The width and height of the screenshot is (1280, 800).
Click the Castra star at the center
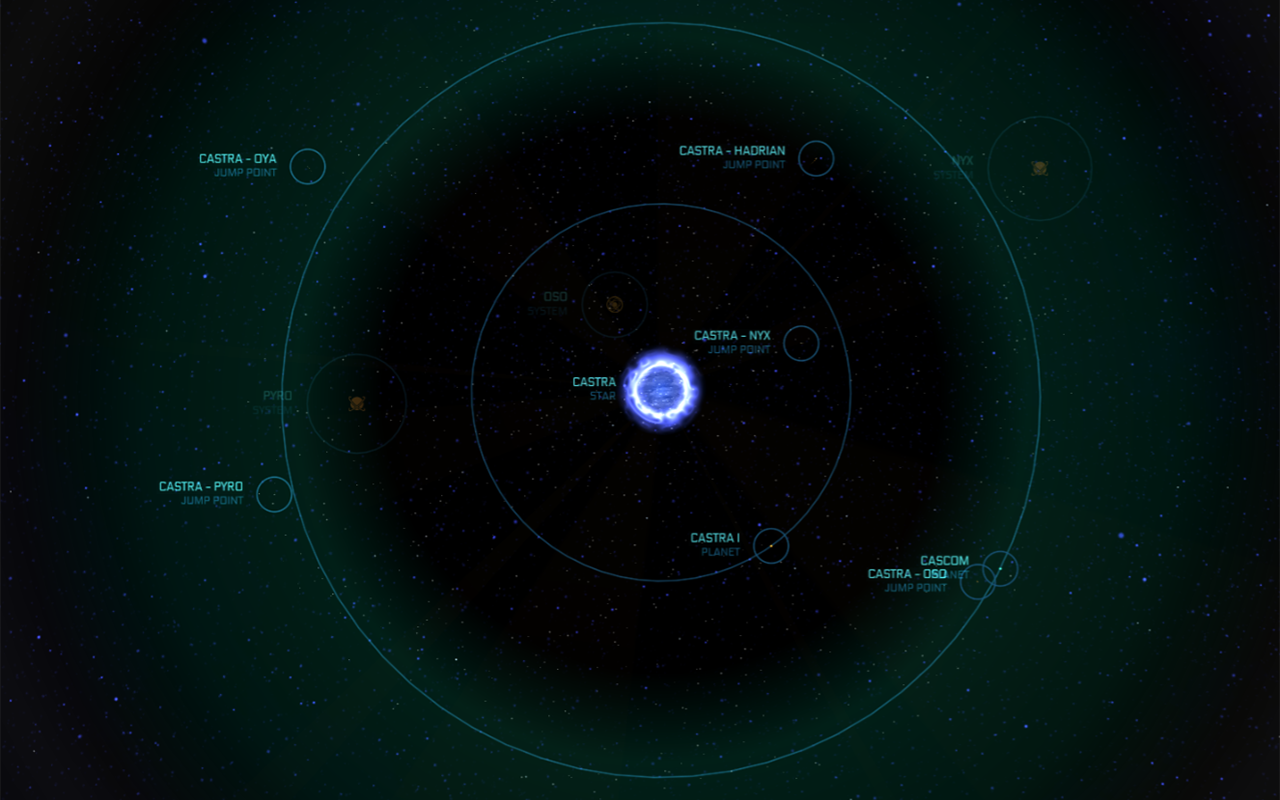[660, 390]
